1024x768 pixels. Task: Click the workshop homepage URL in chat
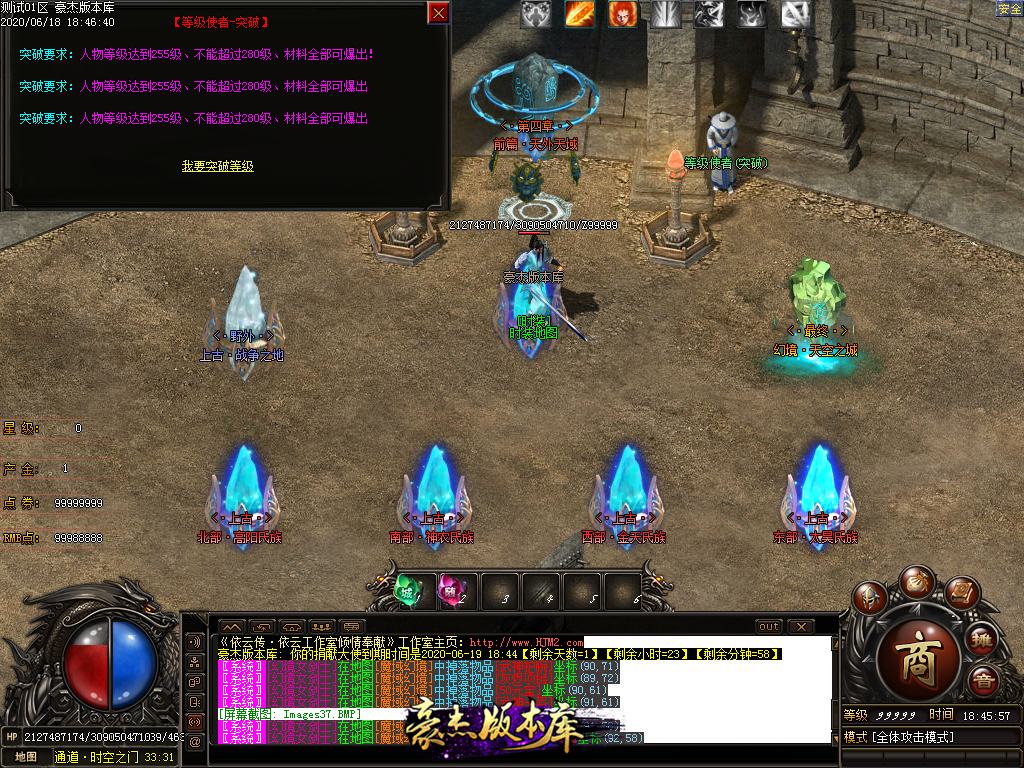(525, 641)
